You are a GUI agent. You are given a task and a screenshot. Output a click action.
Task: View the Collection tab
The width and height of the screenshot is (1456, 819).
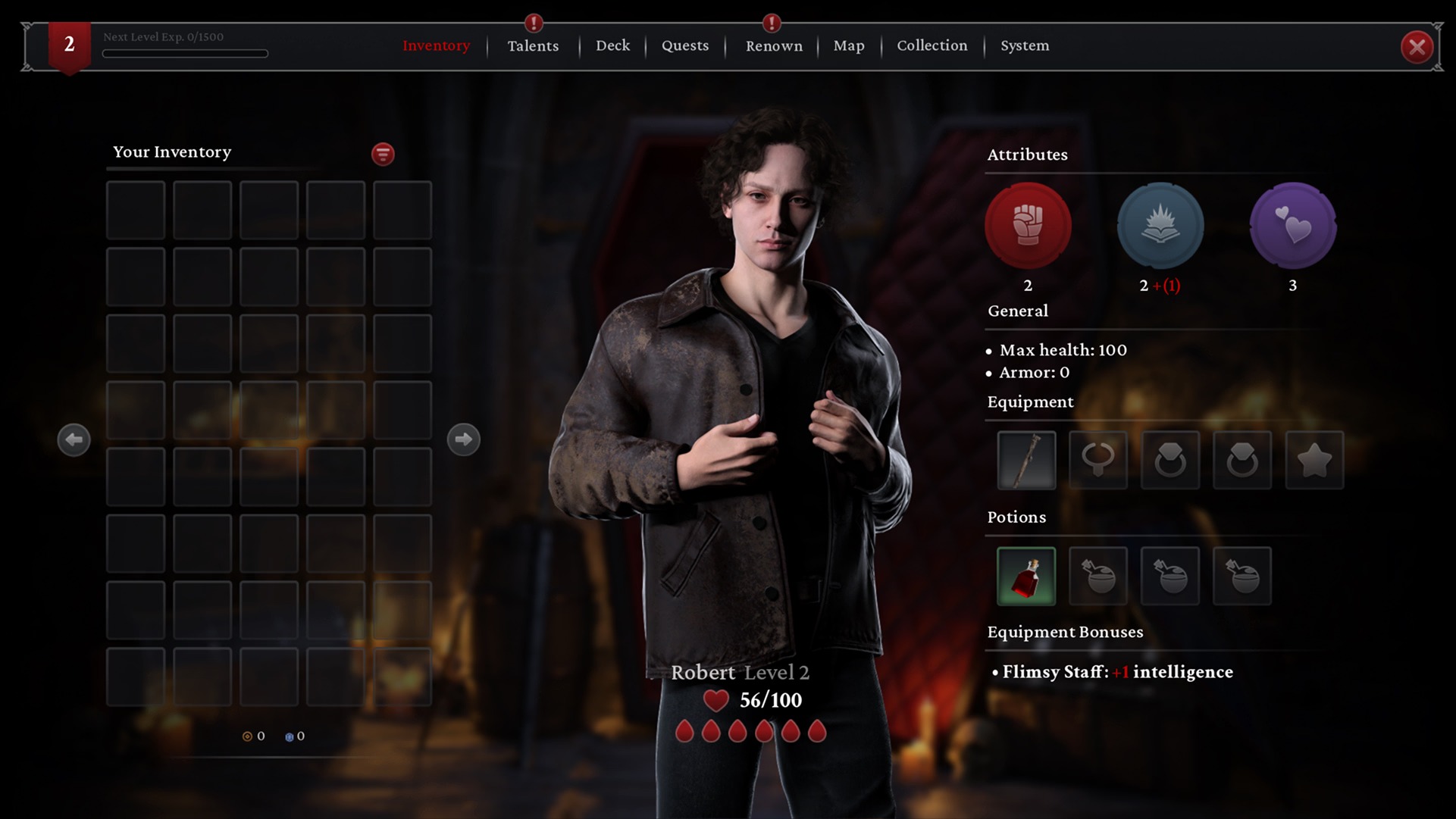click(x=932, y=45)
